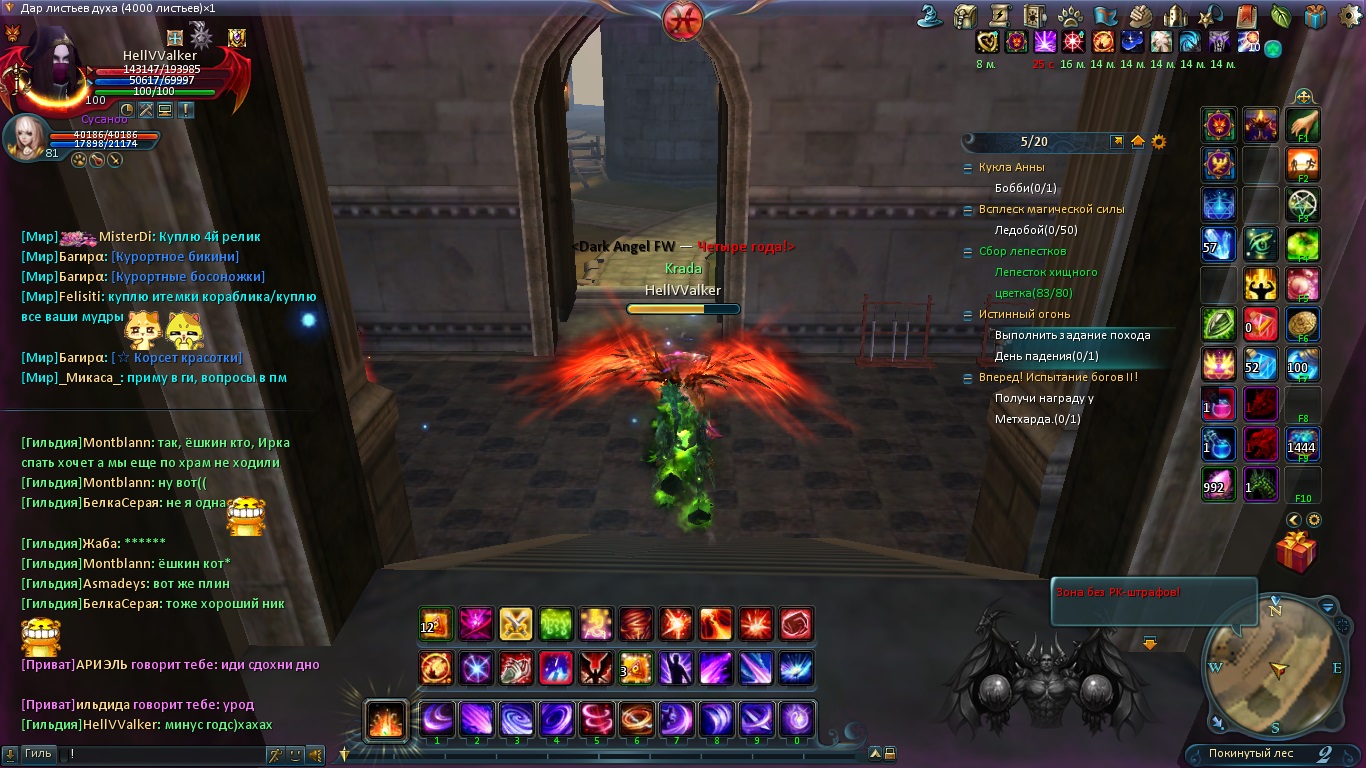Click the chat input field
This screenshot has width=1366, height=768.
click(160, 754)
